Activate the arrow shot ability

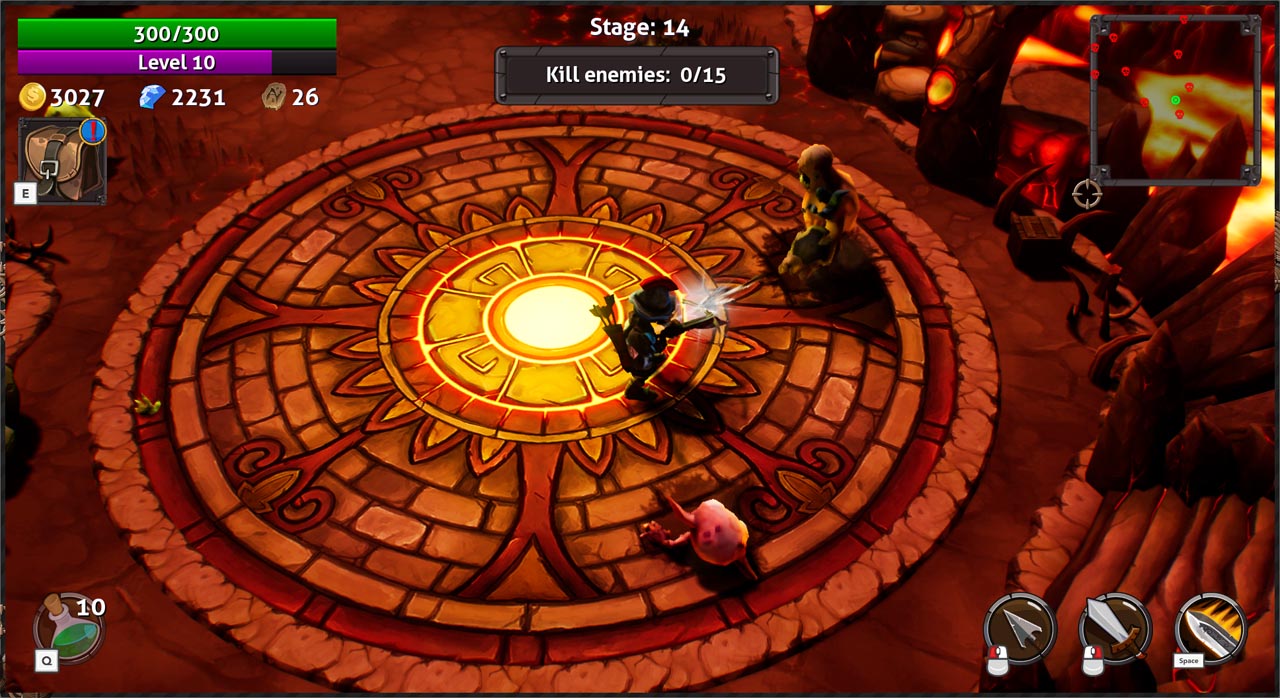coord(1020,628)
